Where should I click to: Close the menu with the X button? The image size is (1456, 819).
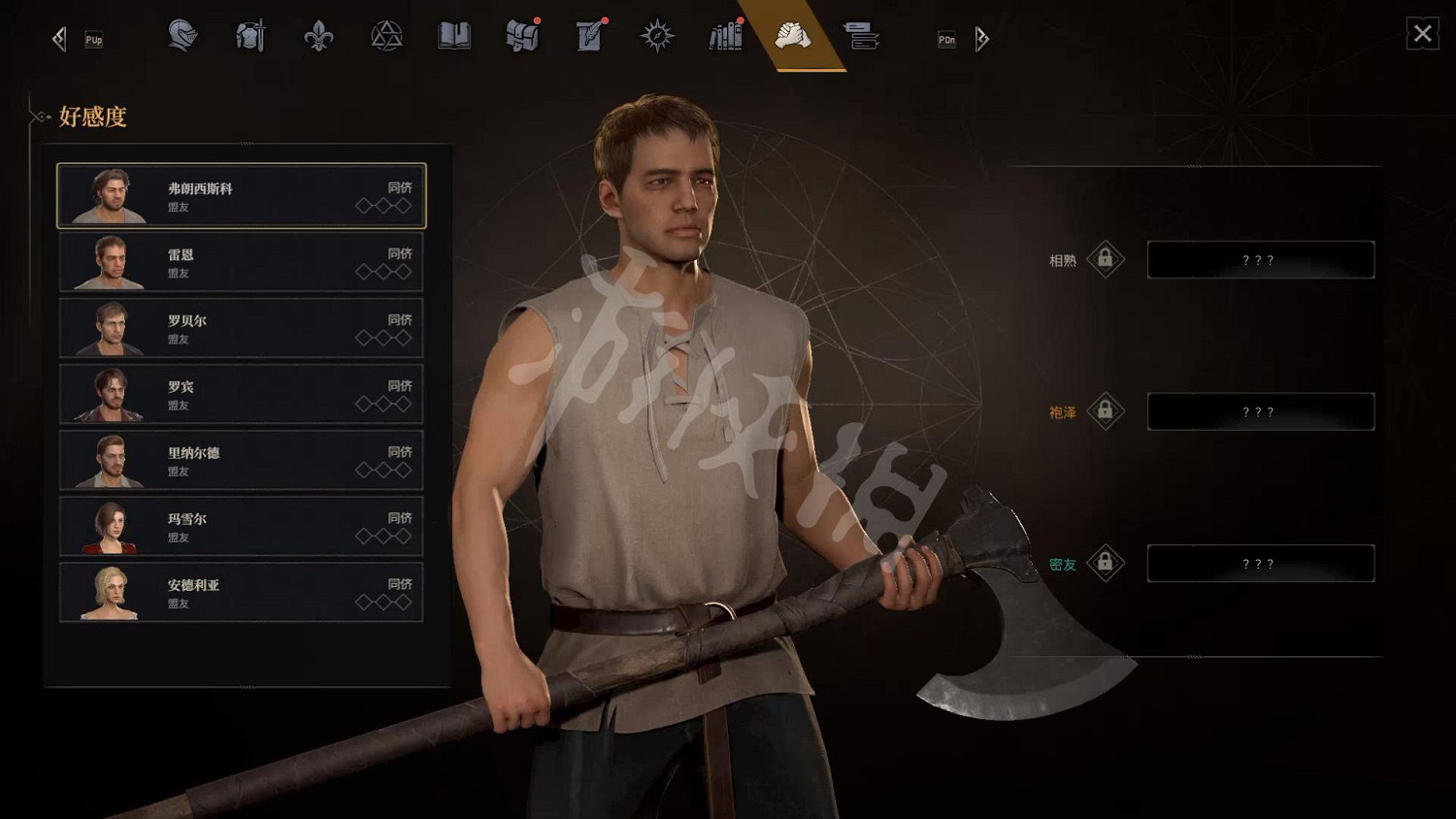(x=1422, y=34)
